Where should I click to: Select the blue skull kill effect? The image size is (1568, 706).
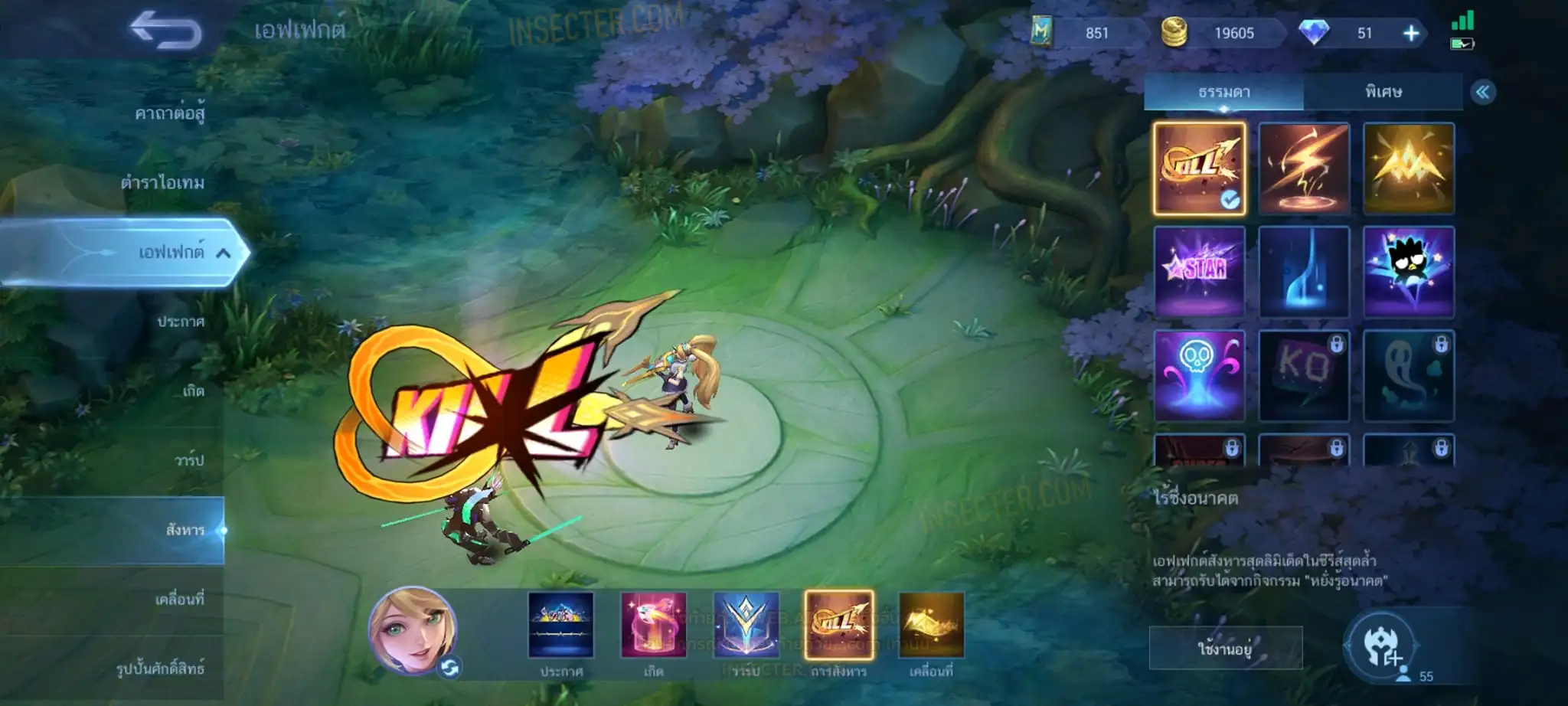point(1199,375)
